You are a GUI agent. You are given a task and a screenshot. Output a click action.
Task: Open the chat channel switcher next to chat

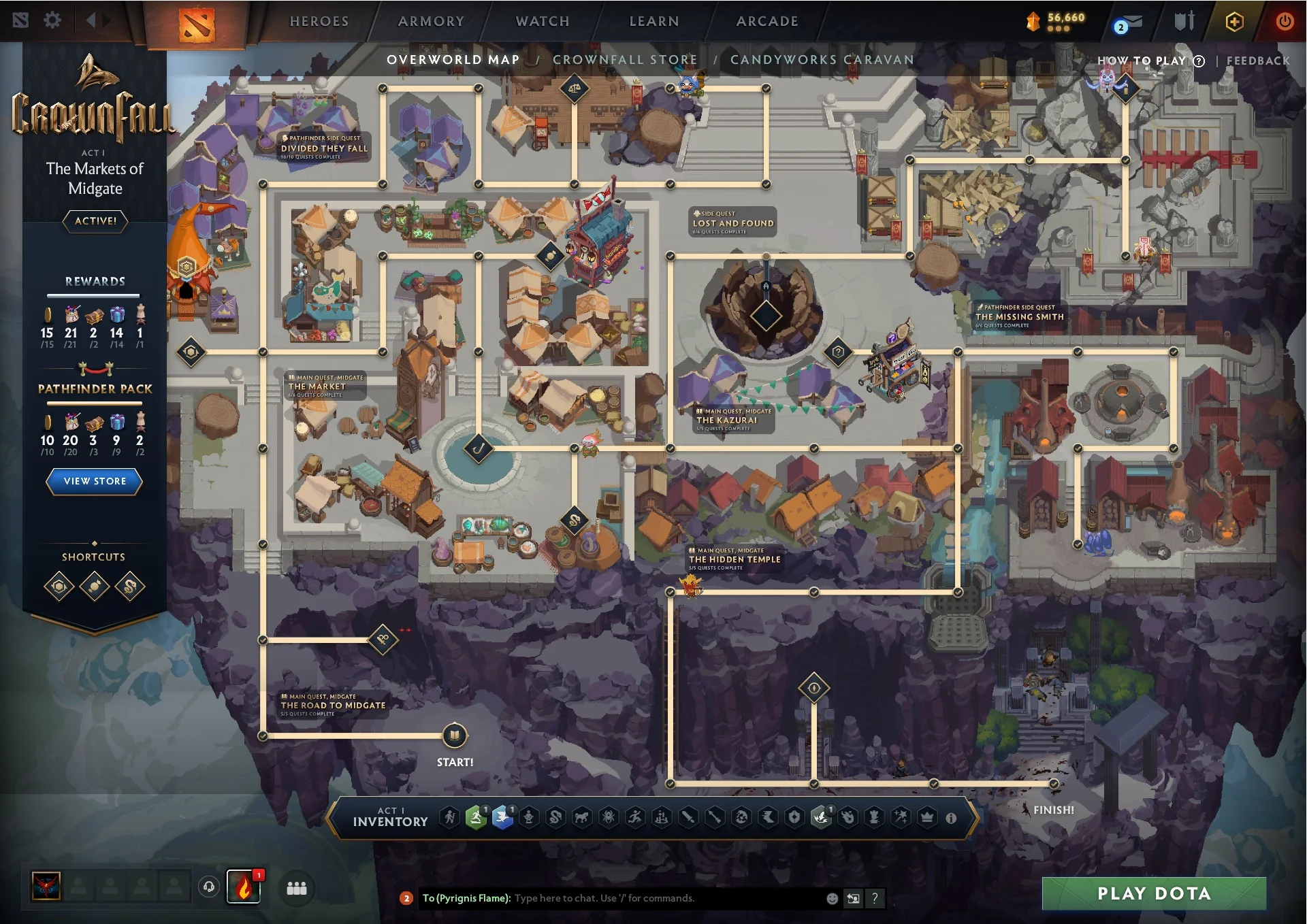tap(853, 898)
